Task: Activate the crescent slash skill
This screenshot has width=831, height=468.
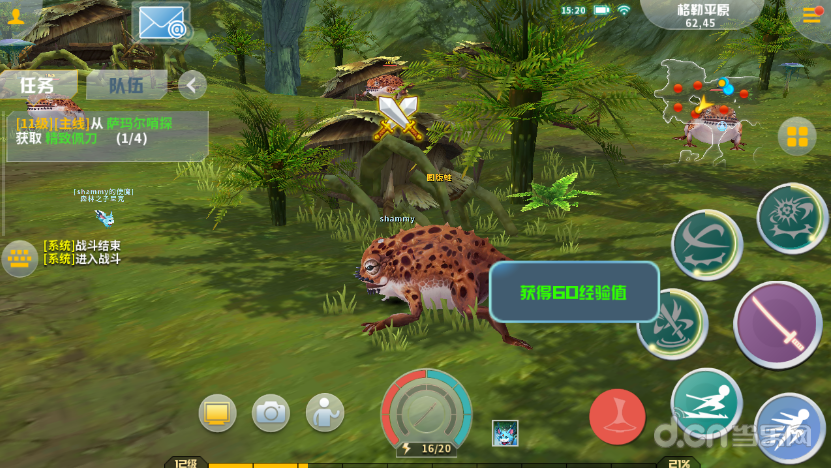Action: 706,244
